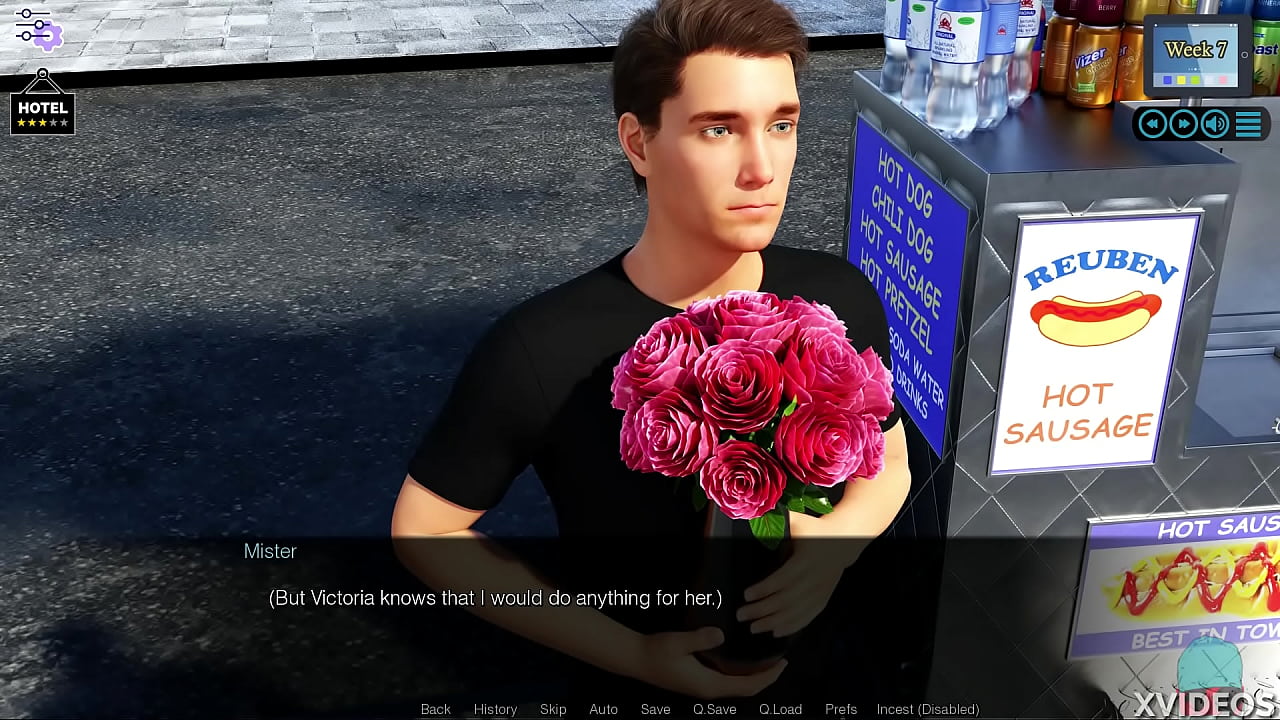The width and height of the screenshot is (1280, 720).
Task: Open the sliders-and-gear settings icon
Action: (38, 28)
